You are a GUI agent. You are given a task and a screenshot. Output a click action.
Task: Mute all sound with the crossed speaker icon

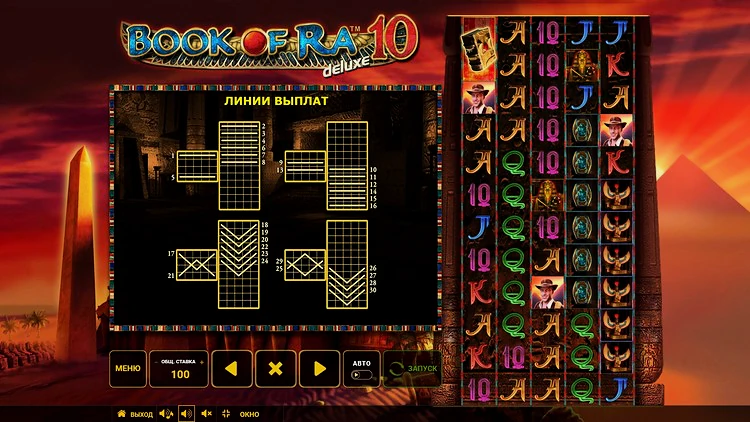pyautogui.click(x=206, y=413)
